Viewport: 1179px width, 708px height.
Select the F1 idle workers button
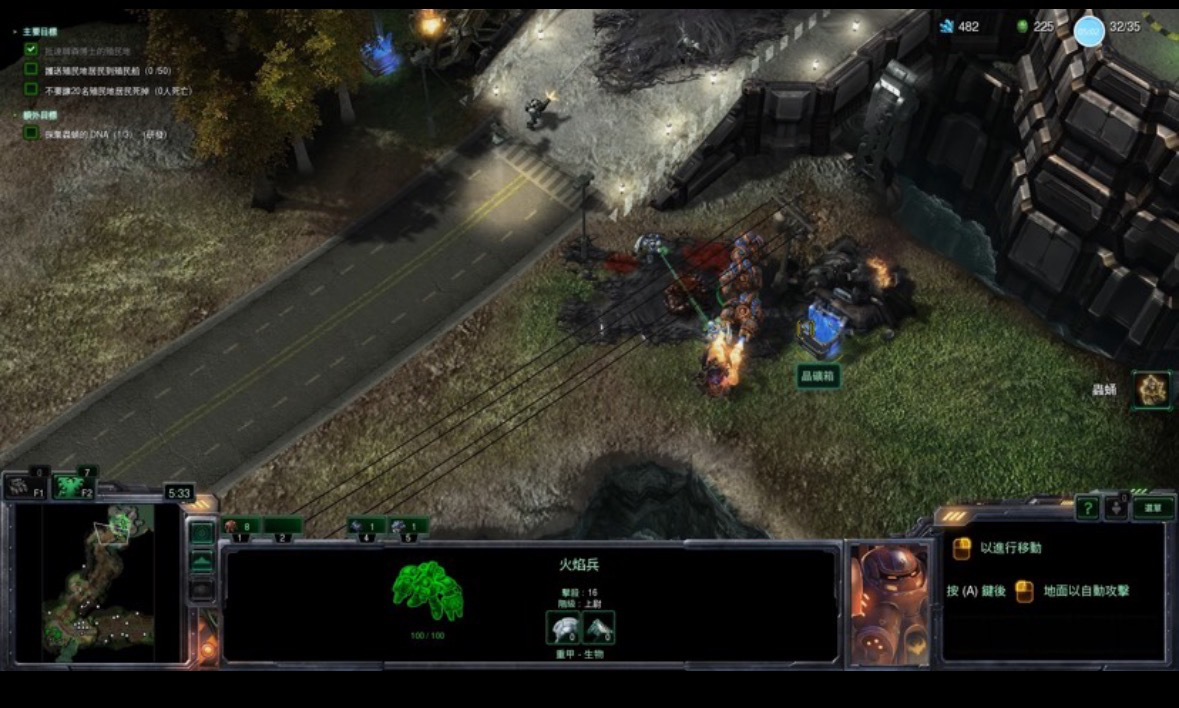tap(24, 487)
